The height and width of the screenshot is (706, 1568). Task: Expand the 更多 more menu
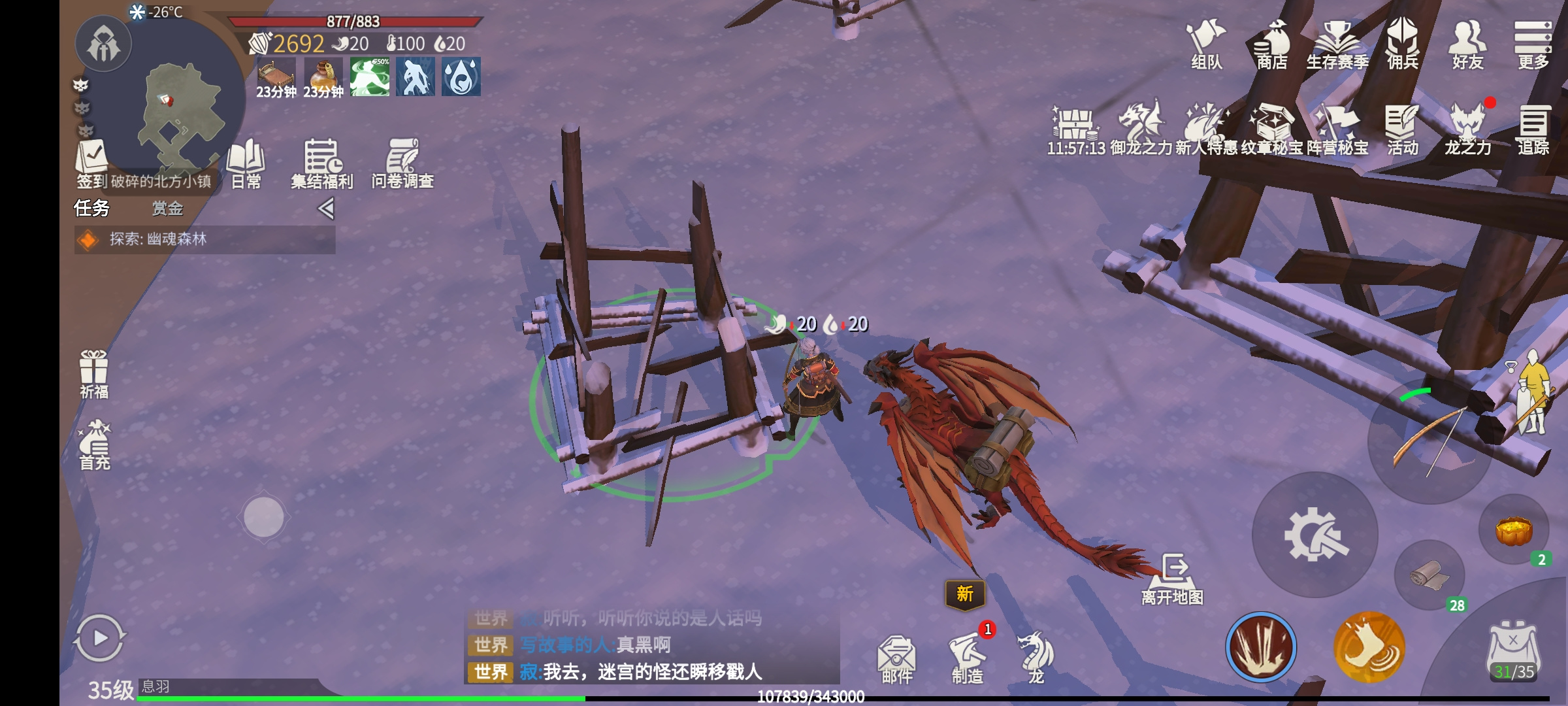click(1533, 43)
